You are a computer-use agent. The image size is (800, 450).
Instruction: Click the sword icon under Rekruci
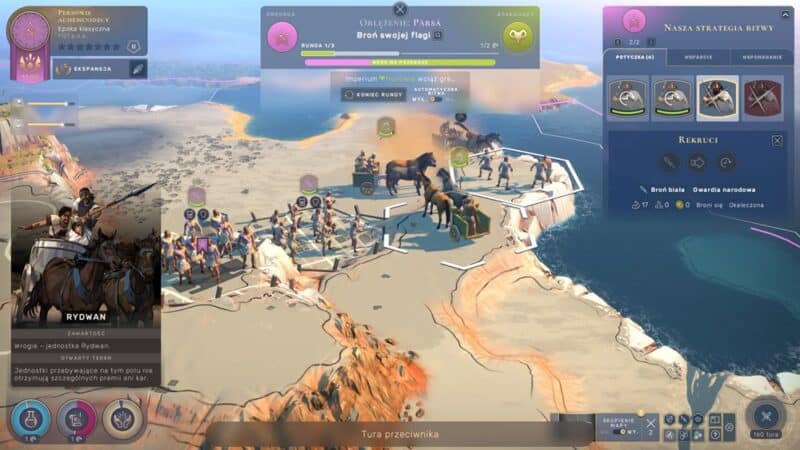tap(669, 162)
